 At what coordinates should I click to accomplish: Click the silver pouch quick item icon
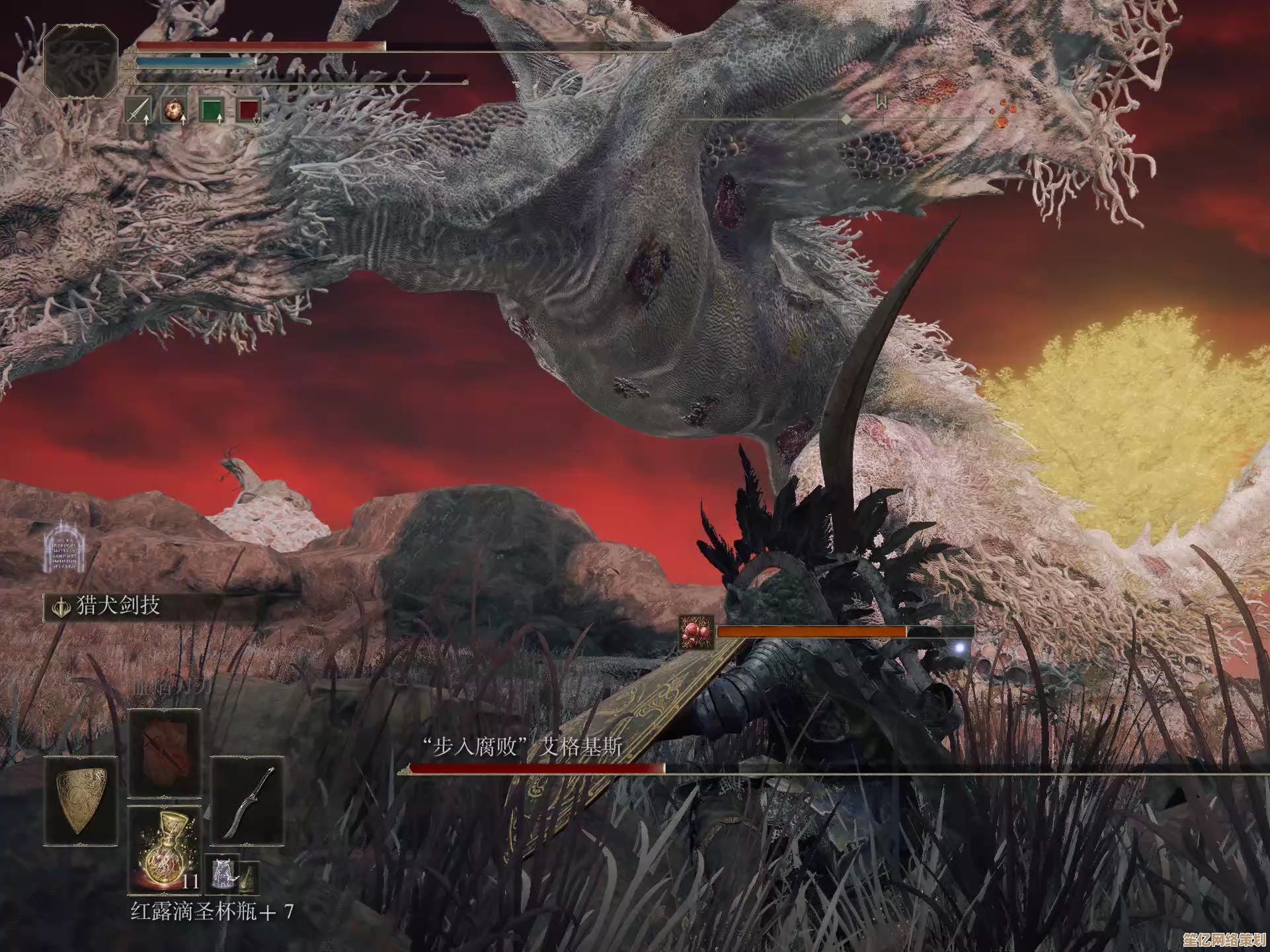click(x=221, y=874)
